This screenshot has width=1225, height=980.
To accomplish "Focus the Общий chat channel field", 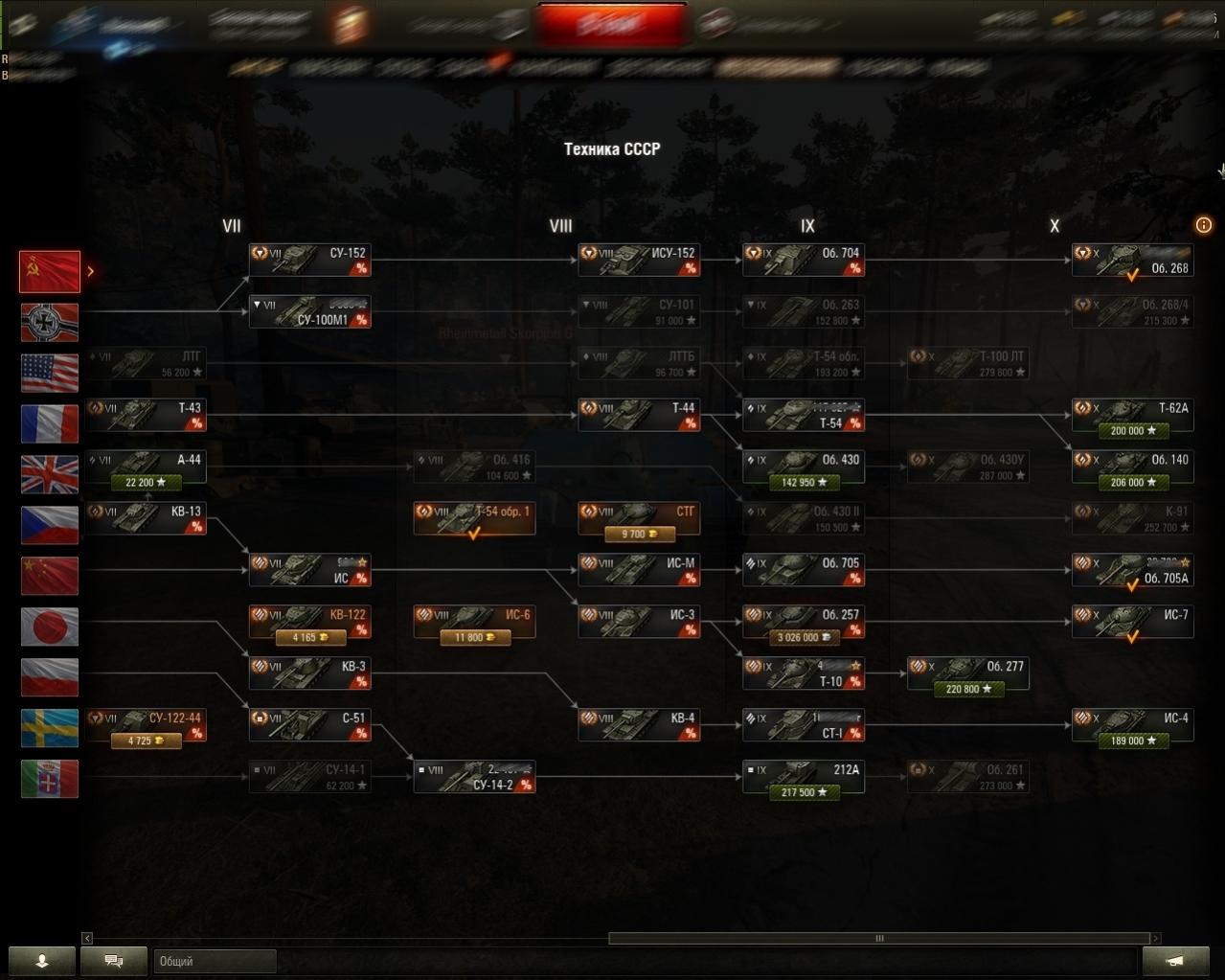I will click(215, 961).
